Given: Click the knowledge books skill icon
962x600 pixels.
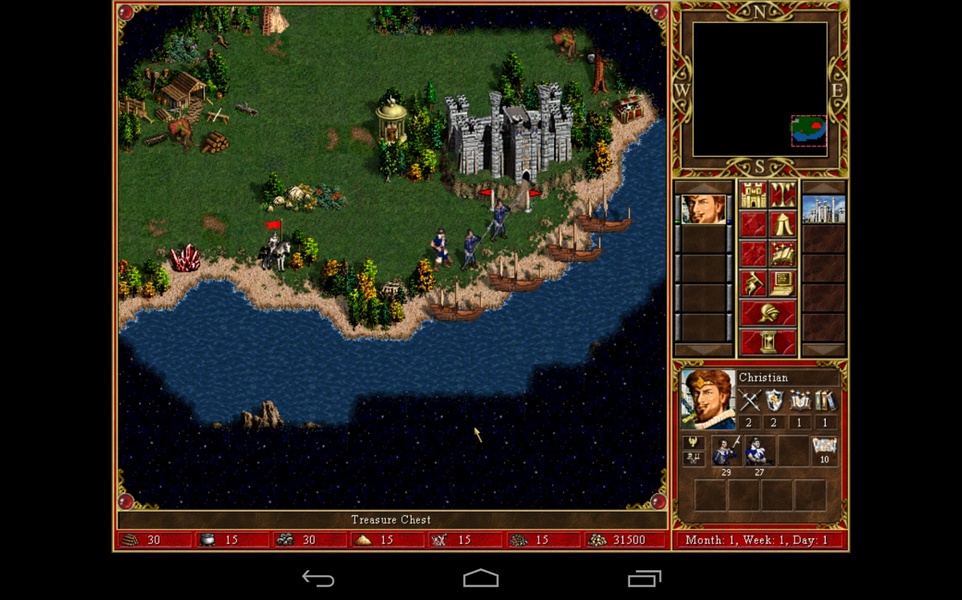Looking at the screenshot, I should (x=825, y=402).
